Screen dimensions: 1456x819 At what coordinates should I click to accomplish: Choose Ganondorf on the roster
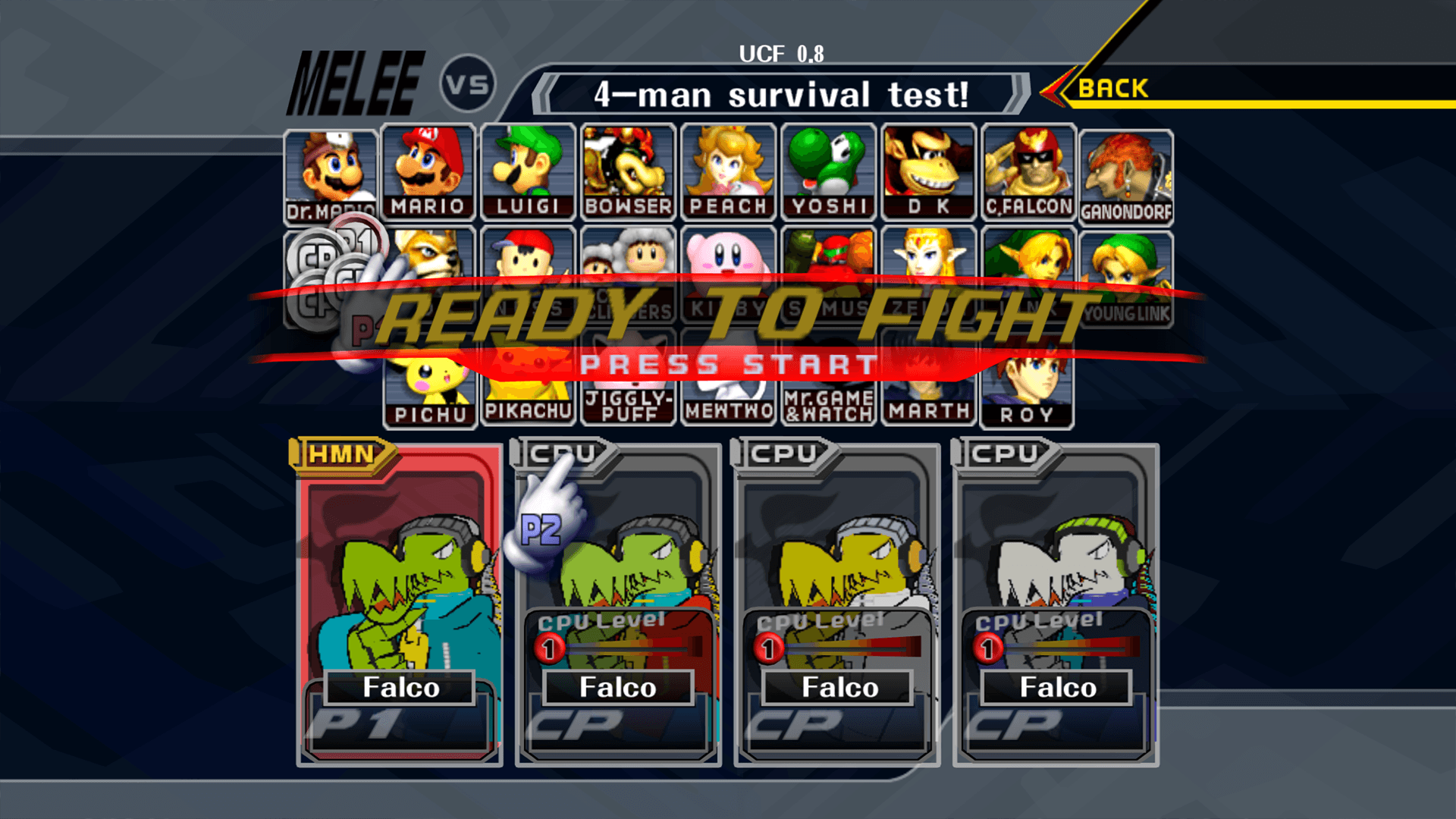(1125, 171)
